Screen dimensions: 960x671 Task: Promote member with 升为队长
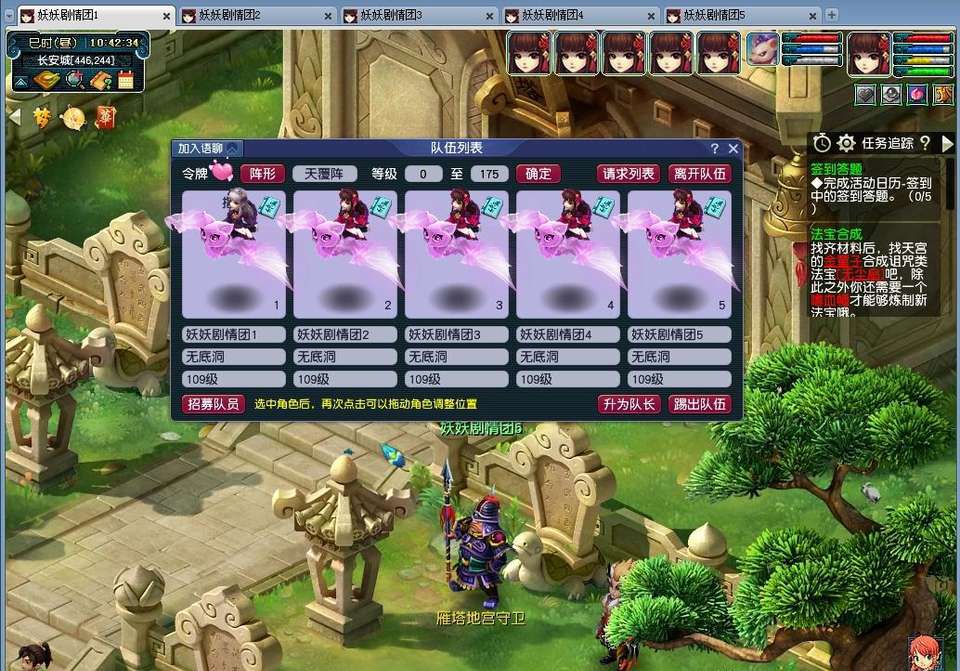pyautogui.click(x=628, y=404)
